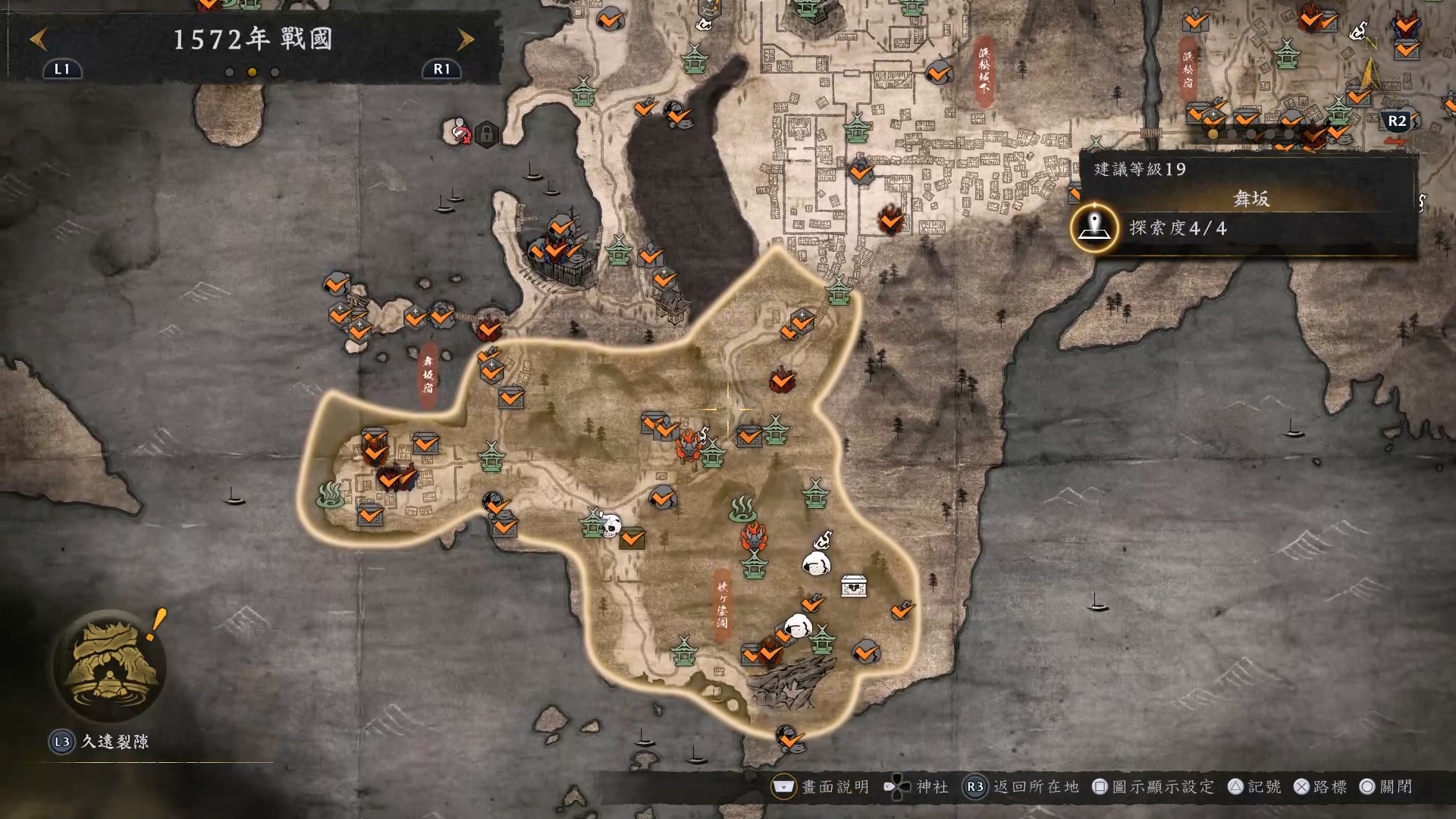Click the red-and-white figure marker beside the padlock

coord(459,131)
